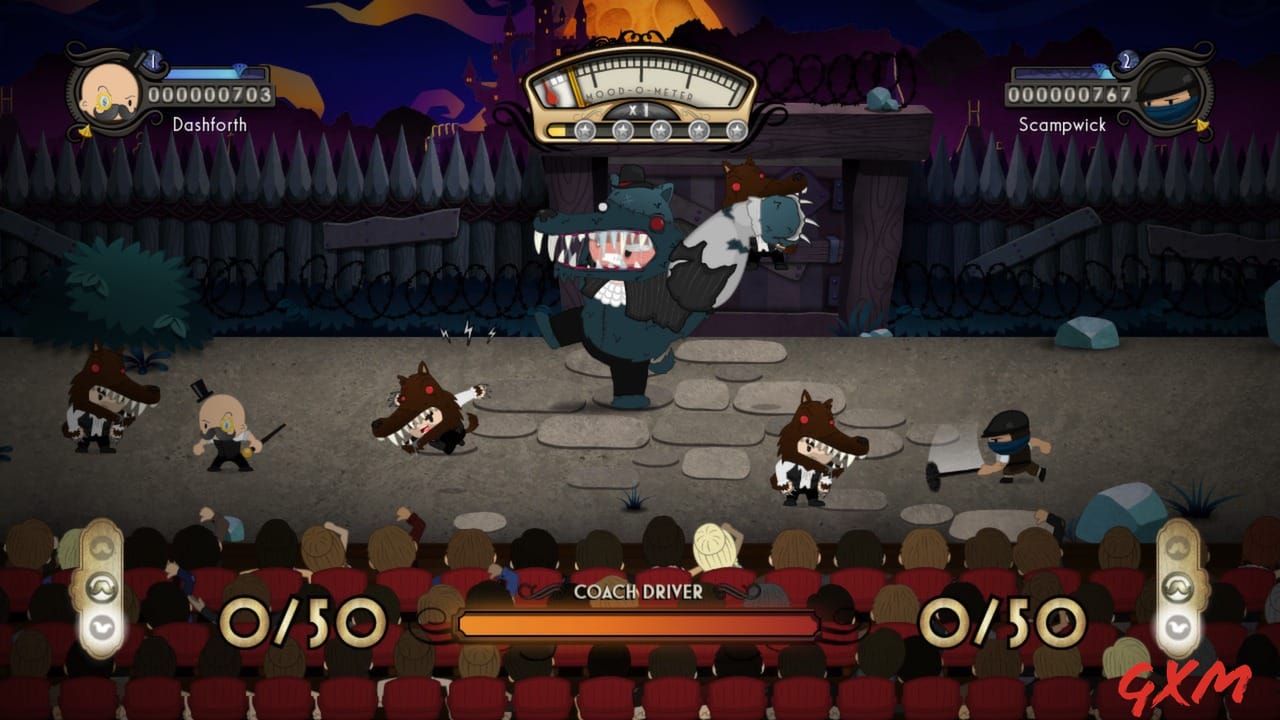The height and width of the screenshot is (720, 1280).
Task: Expand the bottom chevron on left combo panel
Action: pos(102,627)
